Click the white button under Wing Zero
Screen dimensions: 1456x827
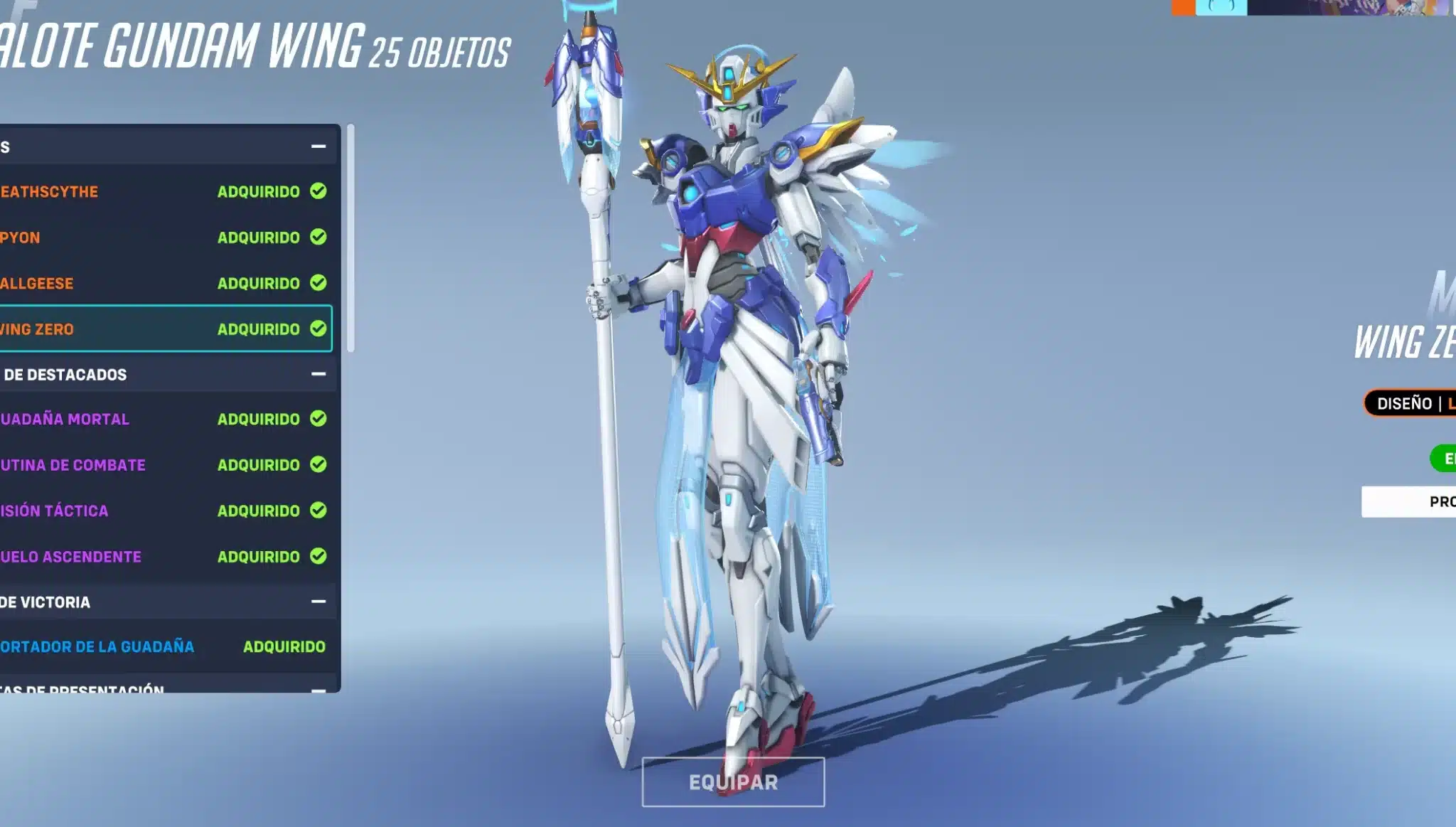[1409, 502]
